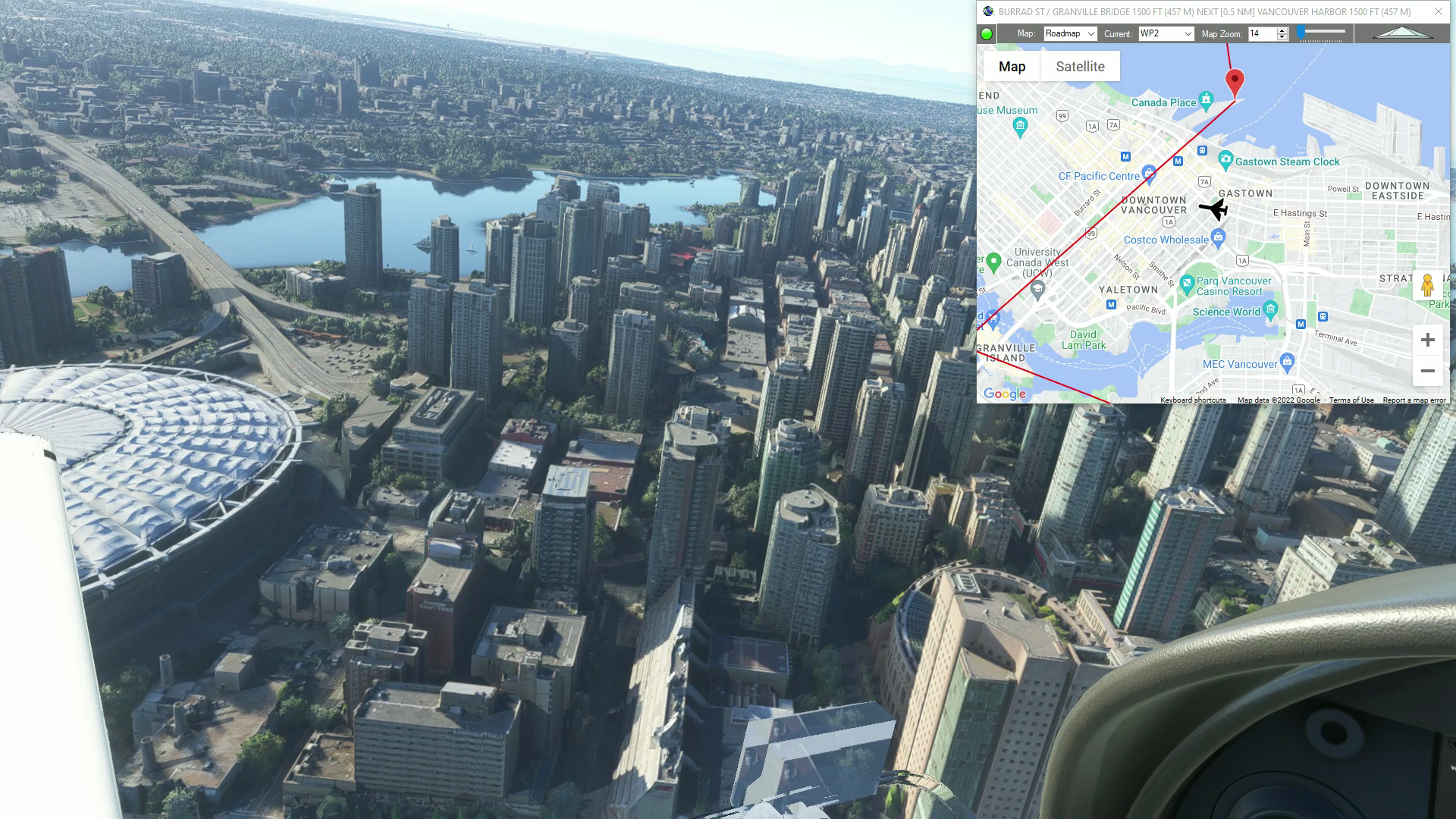The height and width of the screenshot is (819, 1456).
Task: Toggle the green status indicator light
Action: (986, 33)
